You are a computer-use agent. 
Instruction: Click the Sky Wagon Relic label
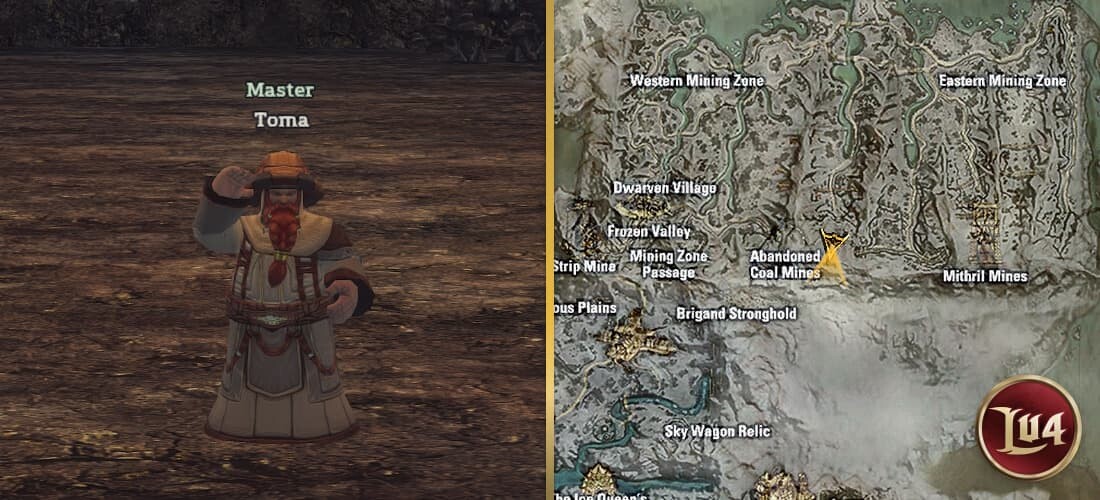coord(717,432)
